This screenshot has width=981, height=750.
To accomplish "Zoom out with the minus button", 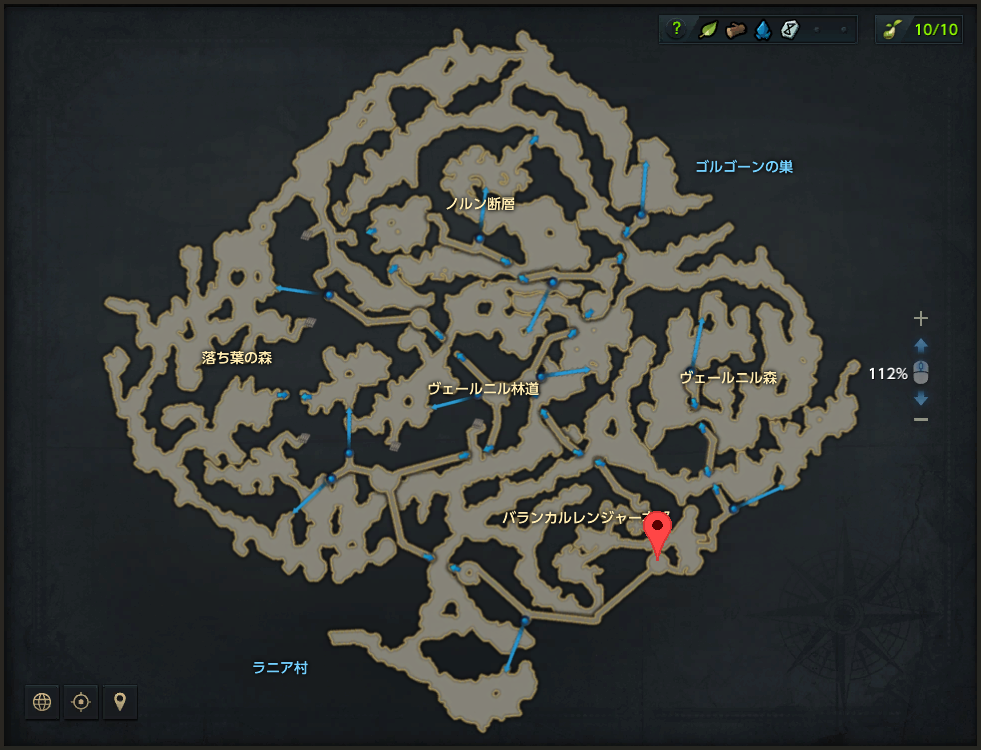I will [x=921, y=419].
